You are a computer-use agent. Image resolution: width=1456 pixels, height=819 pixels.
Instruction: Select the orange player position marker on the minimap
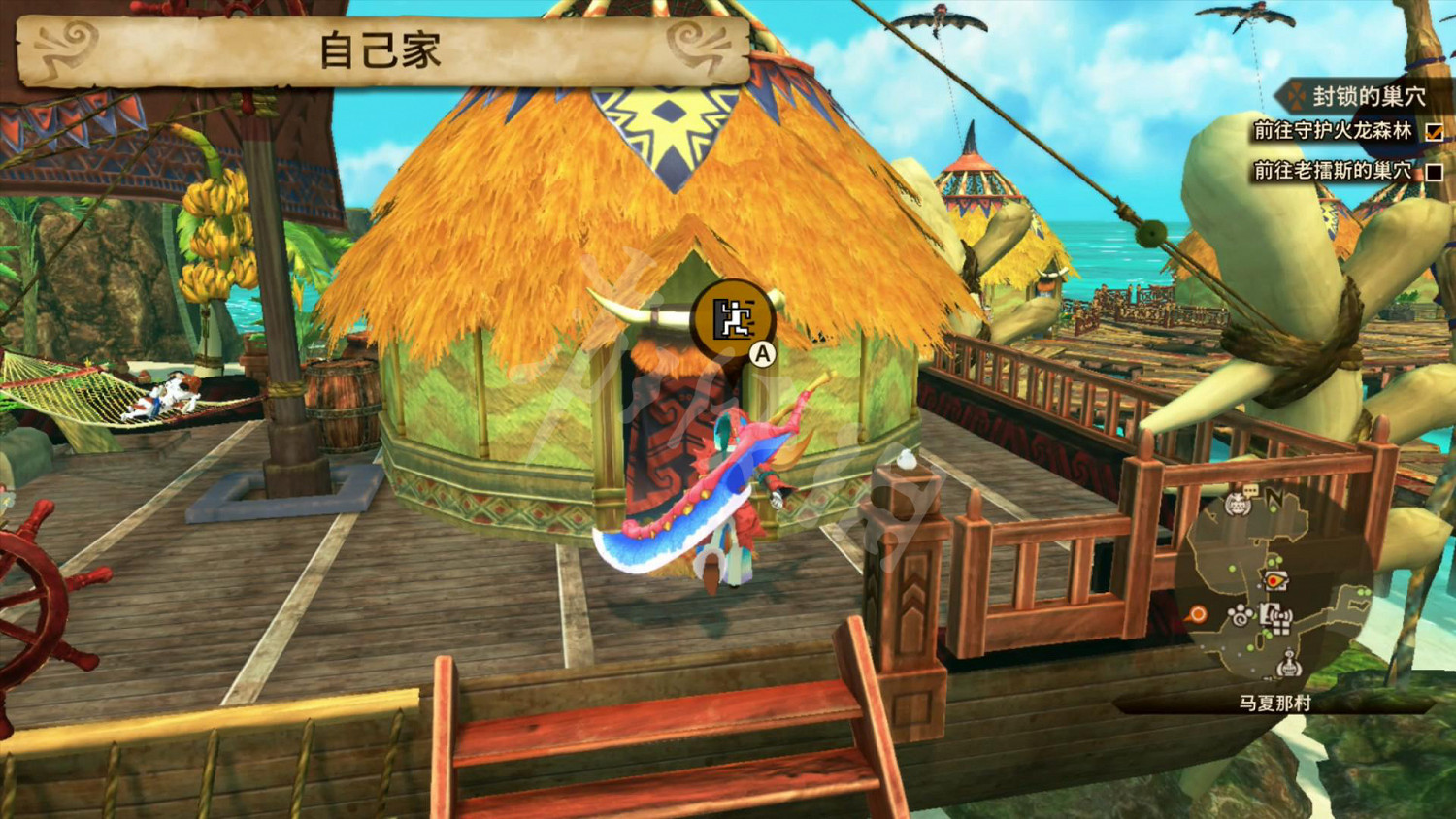click(x=1198, y=613)
